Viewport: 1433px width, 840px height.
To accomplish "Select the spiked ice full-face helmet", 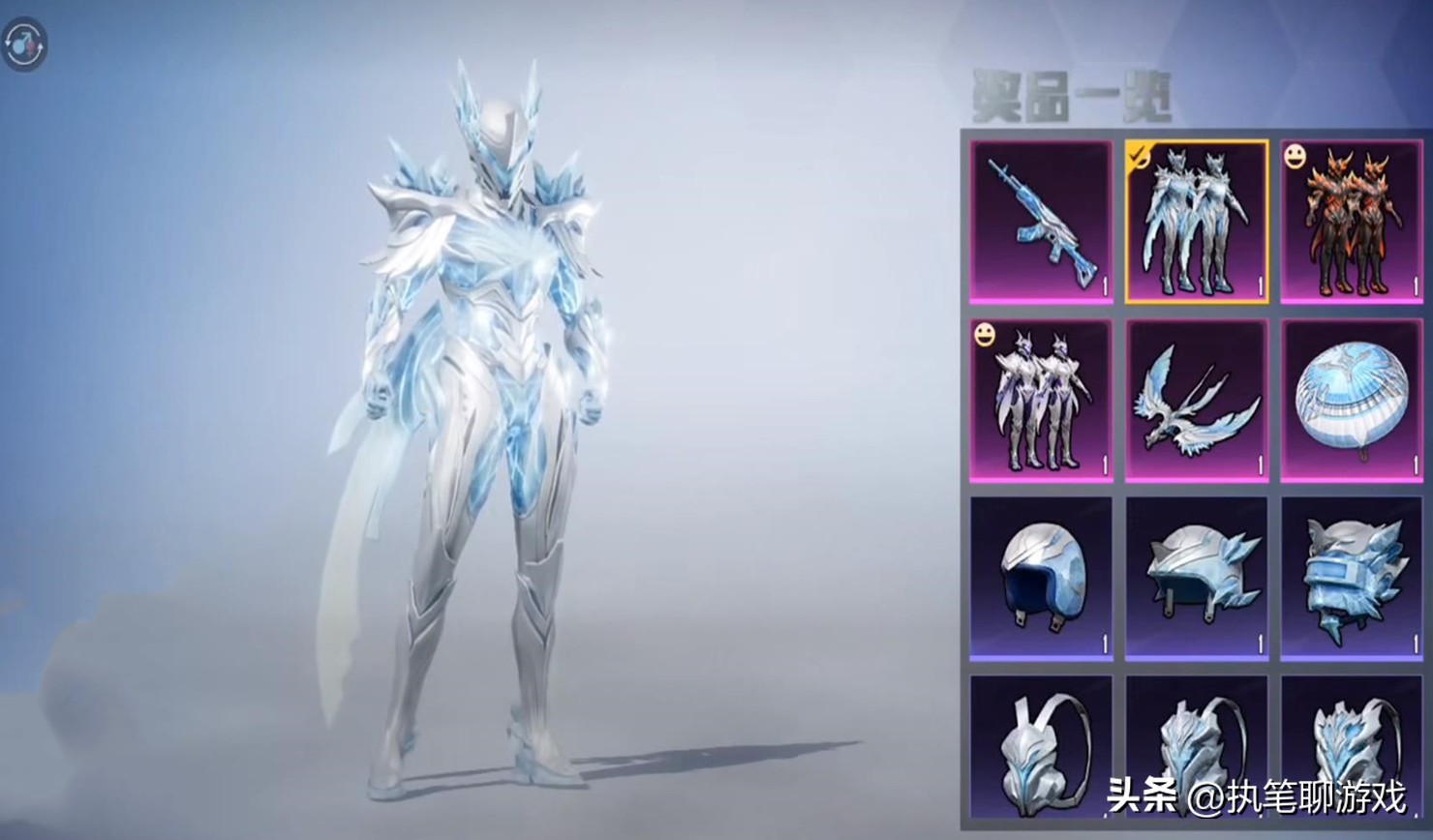I will point(1352,578).
